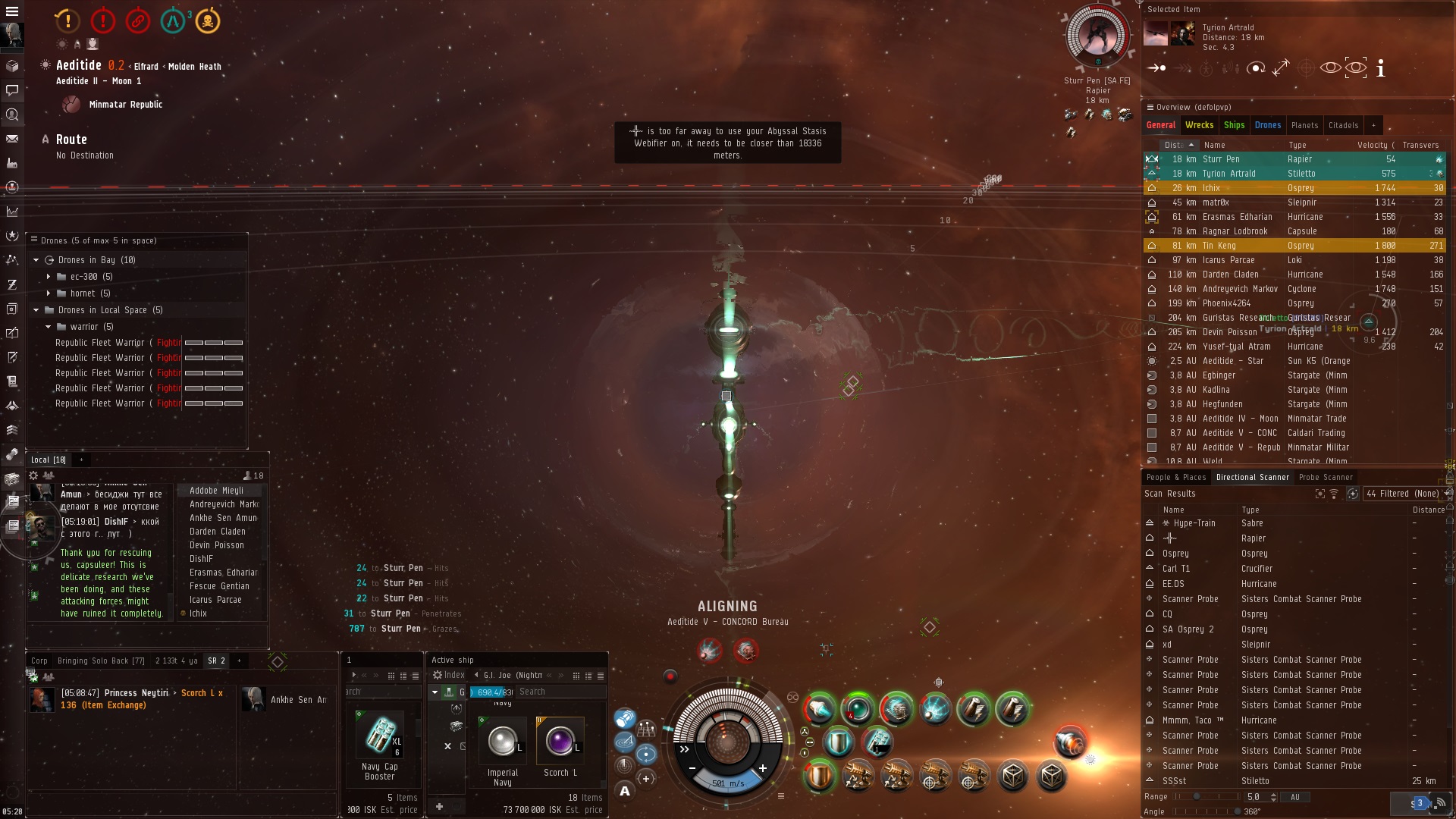This screenshot has height=819, width=1456.
Task: Open the Probe Scanner tab
Action: coord(1325,477)
